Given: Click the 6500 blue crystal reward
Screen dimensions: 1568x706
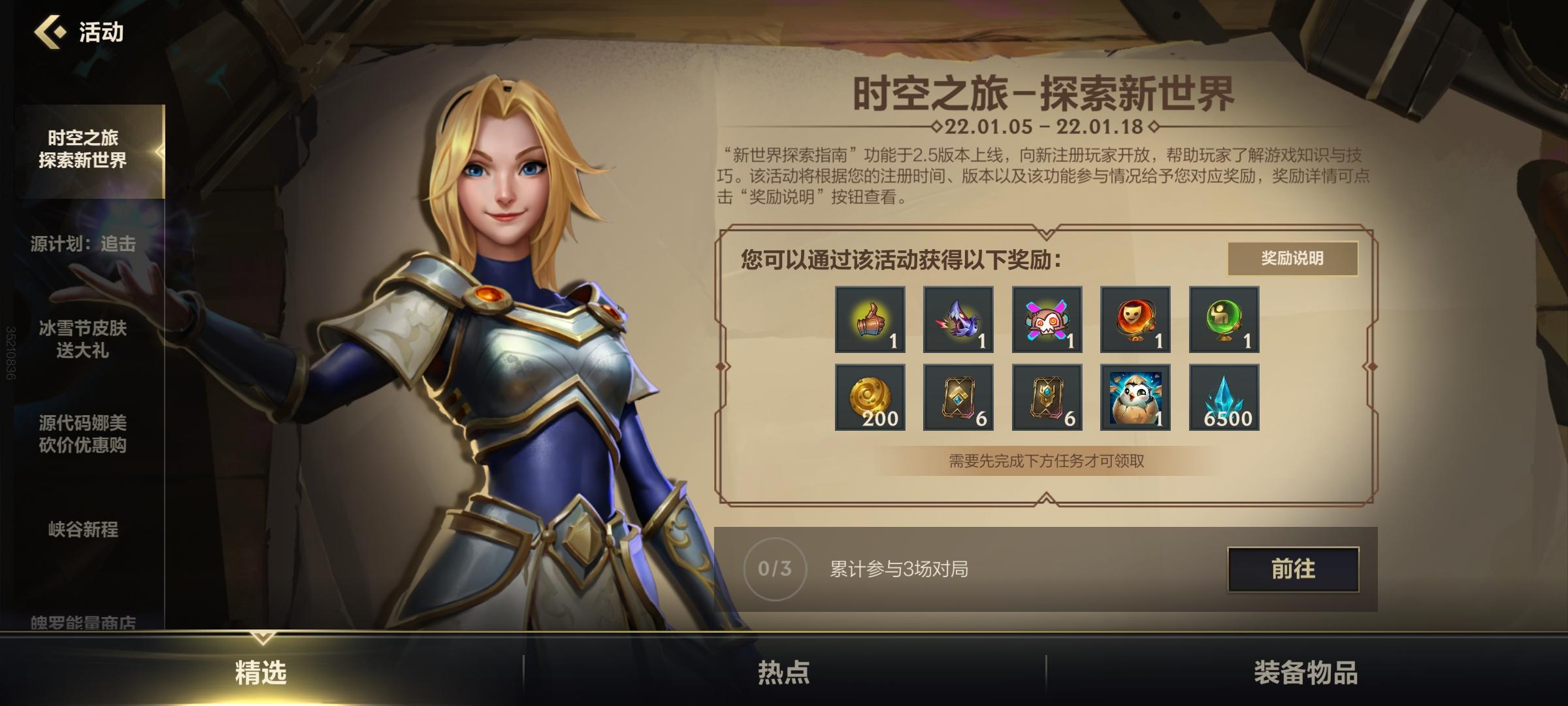Looking at the screenshot, I should [1223, 399].
